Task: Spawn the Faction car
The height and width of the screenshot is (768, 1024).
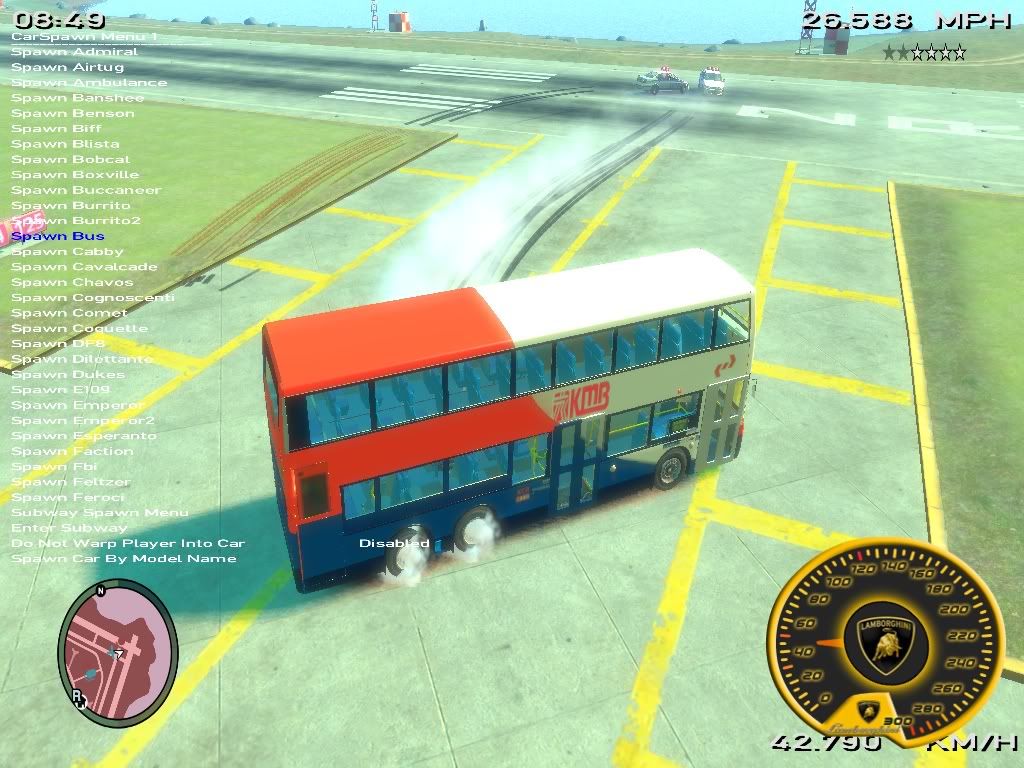Action: [72, 451]
